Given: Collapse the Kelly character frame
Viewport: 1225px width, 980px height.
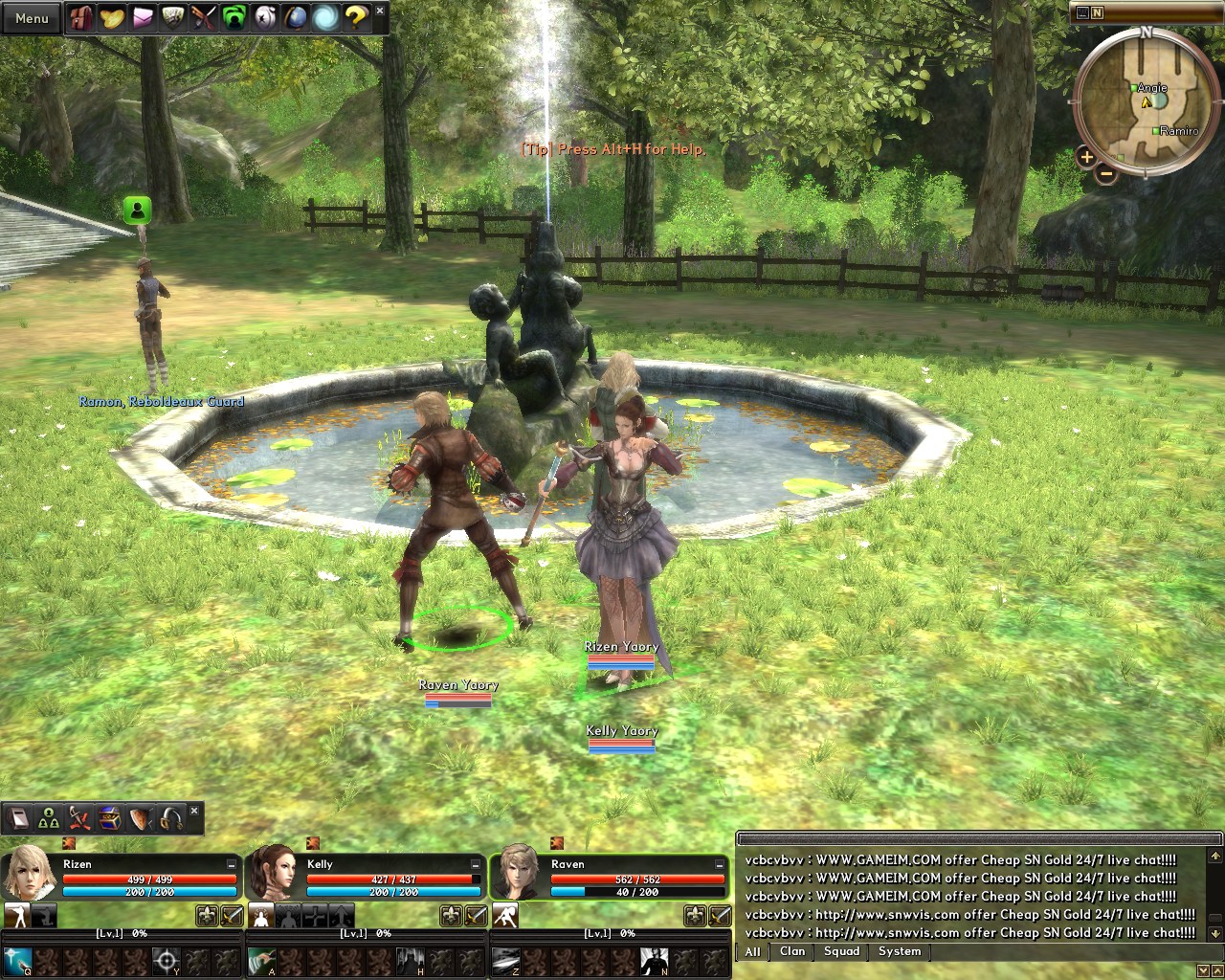Looking at the screenshot, I should pyautogui.click(x=475, y=863).
